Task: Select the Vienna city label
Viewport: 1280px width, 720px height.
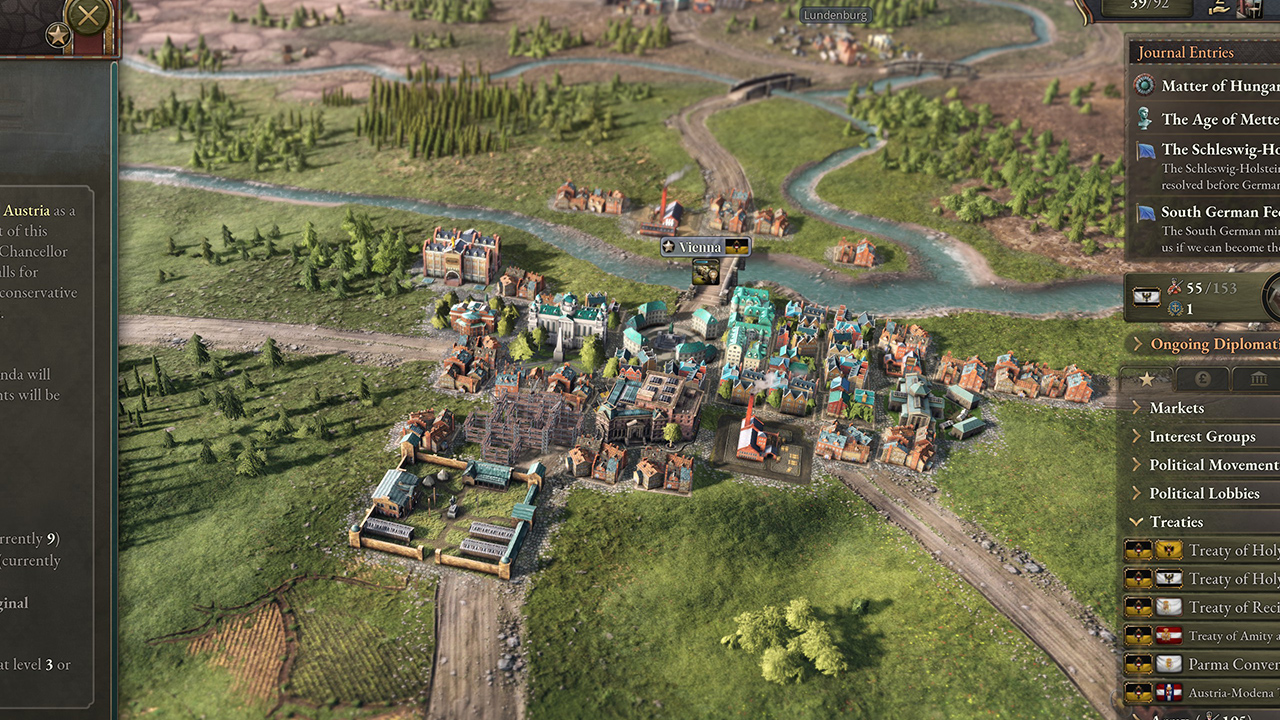Action: pyautogui.click(x=700, y=247)
